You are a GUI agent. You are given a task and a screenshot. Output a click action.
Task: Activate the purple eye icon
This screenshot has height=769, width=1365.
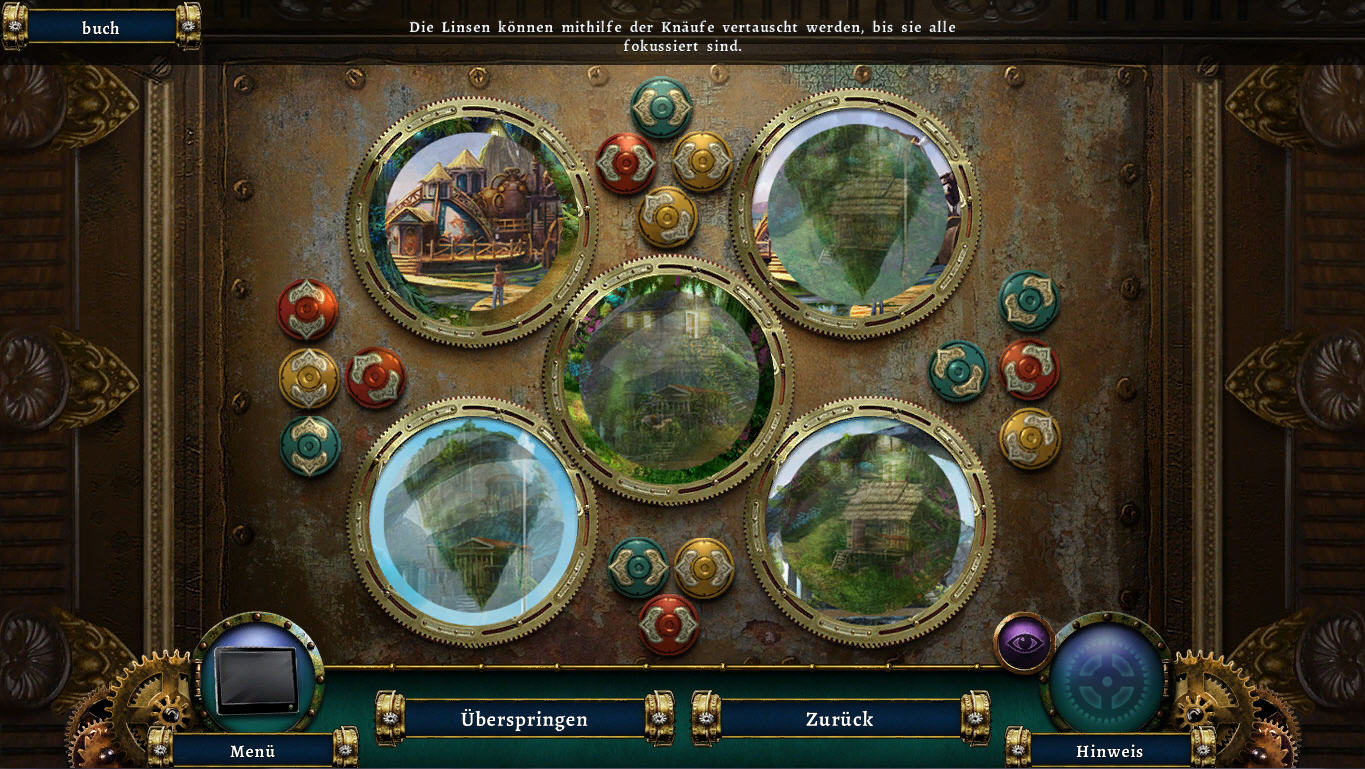coord(1024,642)
